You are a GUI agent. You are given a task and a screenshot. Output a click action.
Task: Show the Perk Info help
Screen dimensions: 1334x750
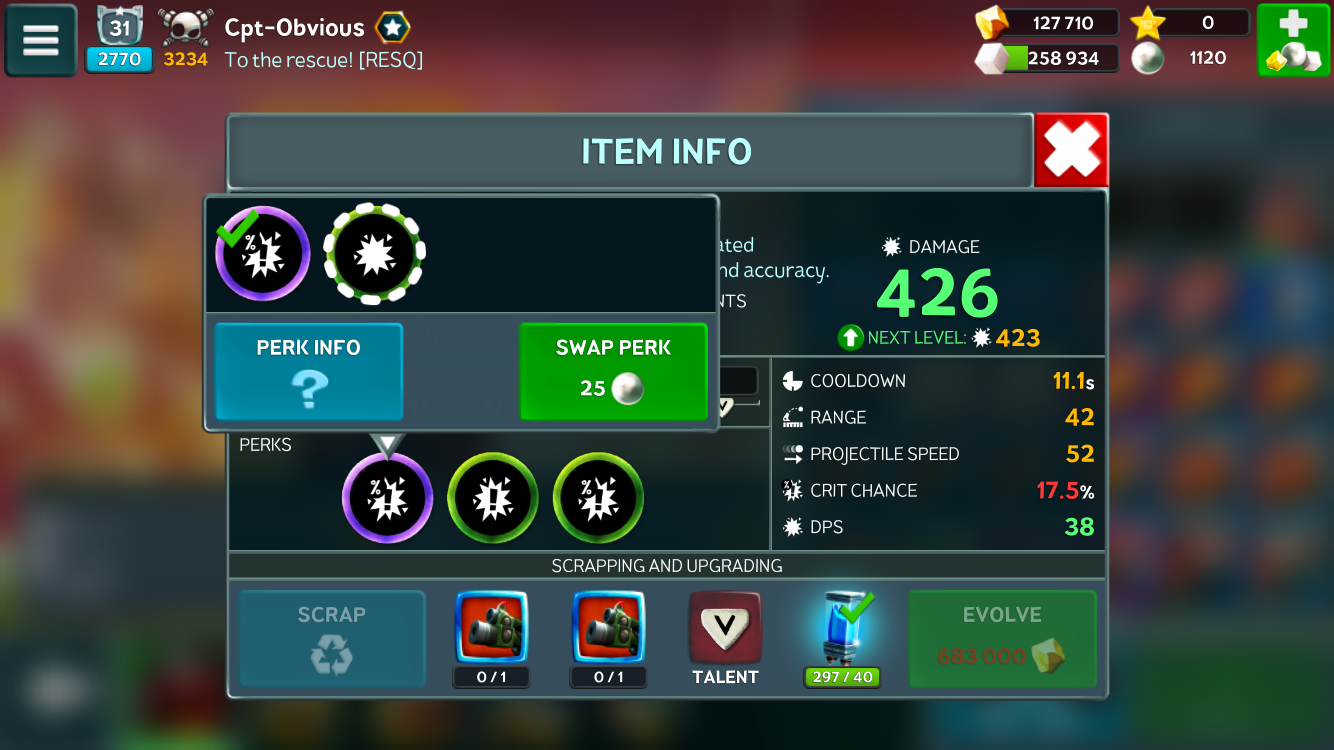click(308, 371)
